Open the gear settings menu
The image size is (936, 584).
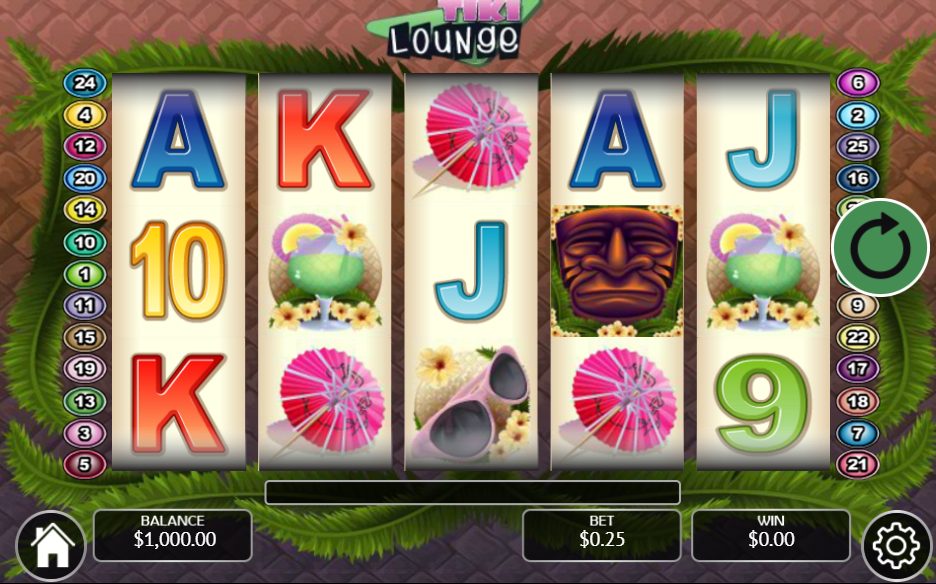(x=895, y=545)
